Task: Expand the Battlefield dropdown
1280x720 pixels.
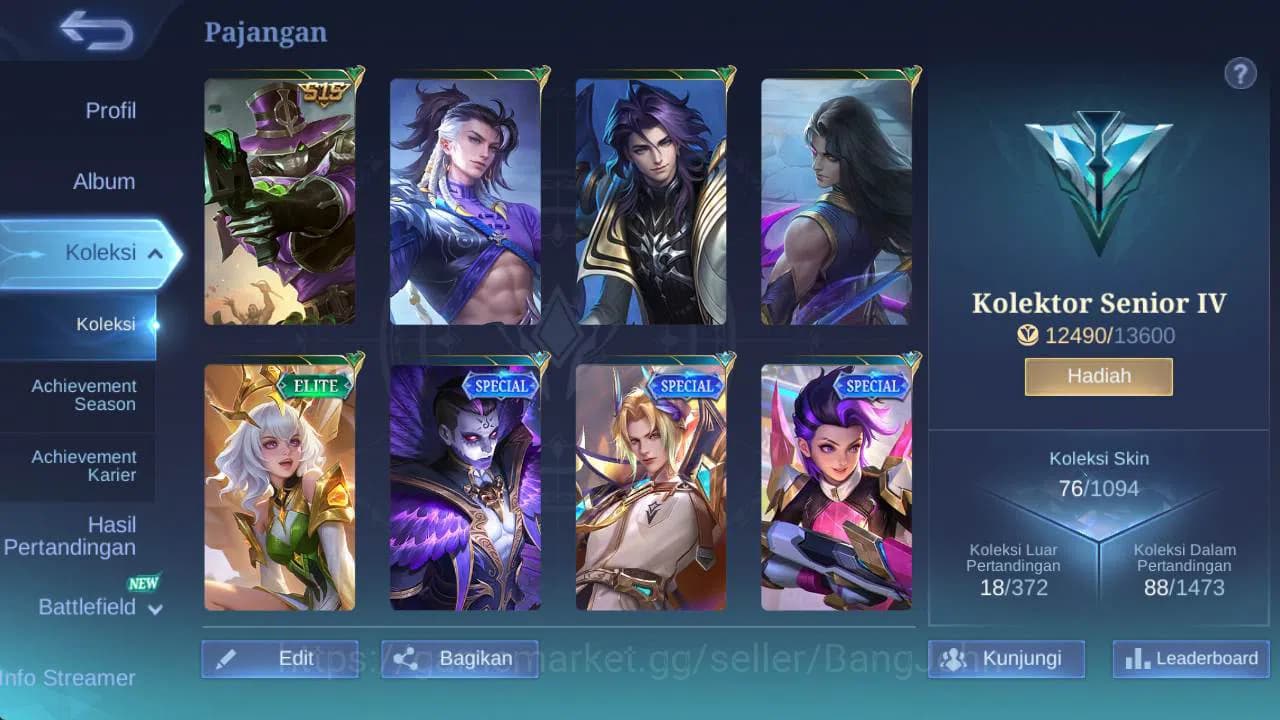Action: (x=156, y=609)
